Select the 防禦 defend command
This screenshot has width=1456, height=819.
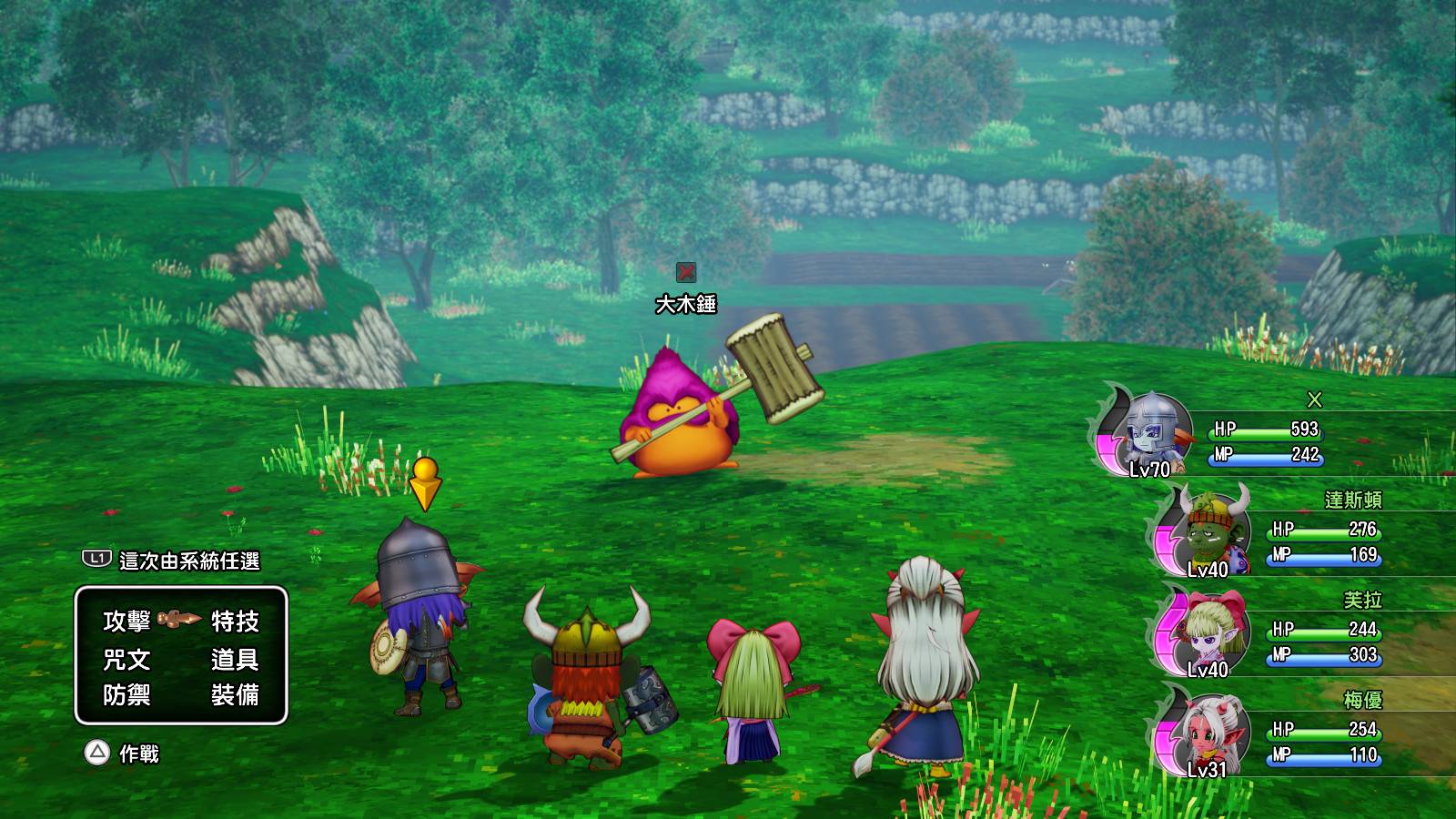click(x=126, y=696)
